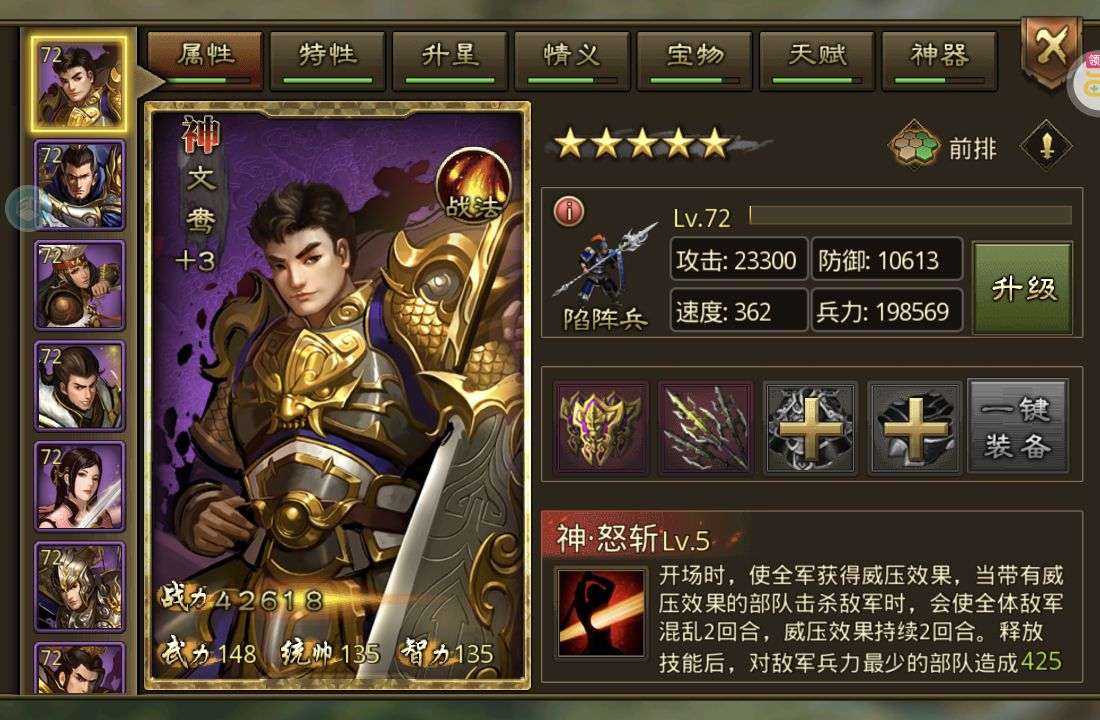
Task: Click the red info icon above 陷阵兵
Action: tap(569, 211)
